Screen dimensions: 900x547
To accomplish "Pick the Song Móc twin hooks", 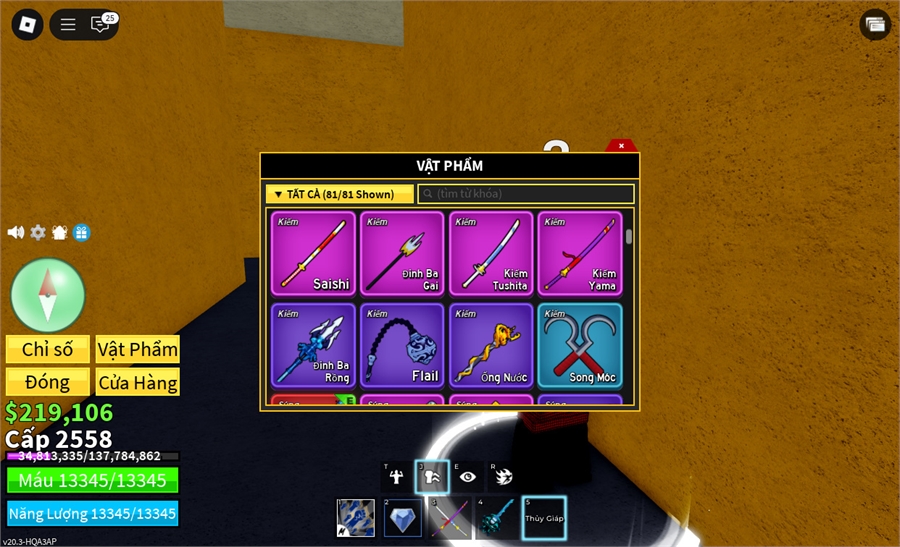I will tap(580, 345).
